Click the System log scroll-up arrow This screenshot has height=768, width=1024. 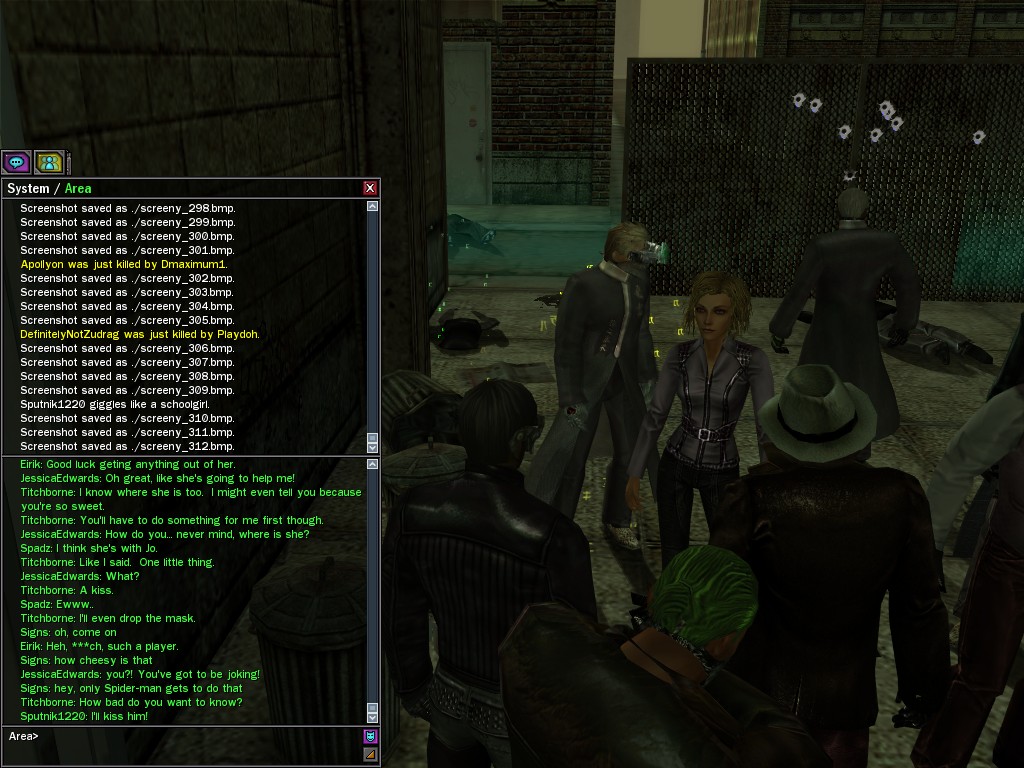(373, 206)
